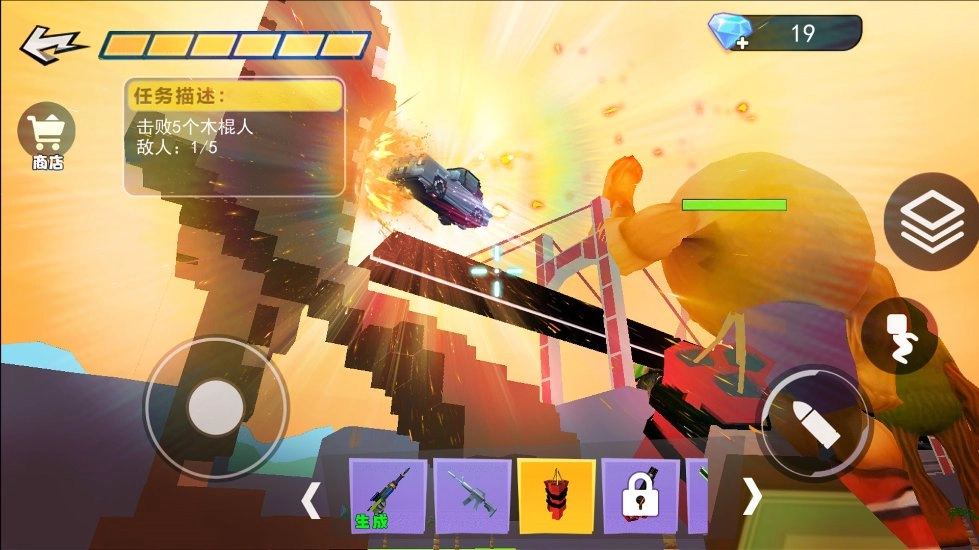This screenshot has height=550, width=979.
Task: Select the red dynamite slot
Action: point(556,496)
